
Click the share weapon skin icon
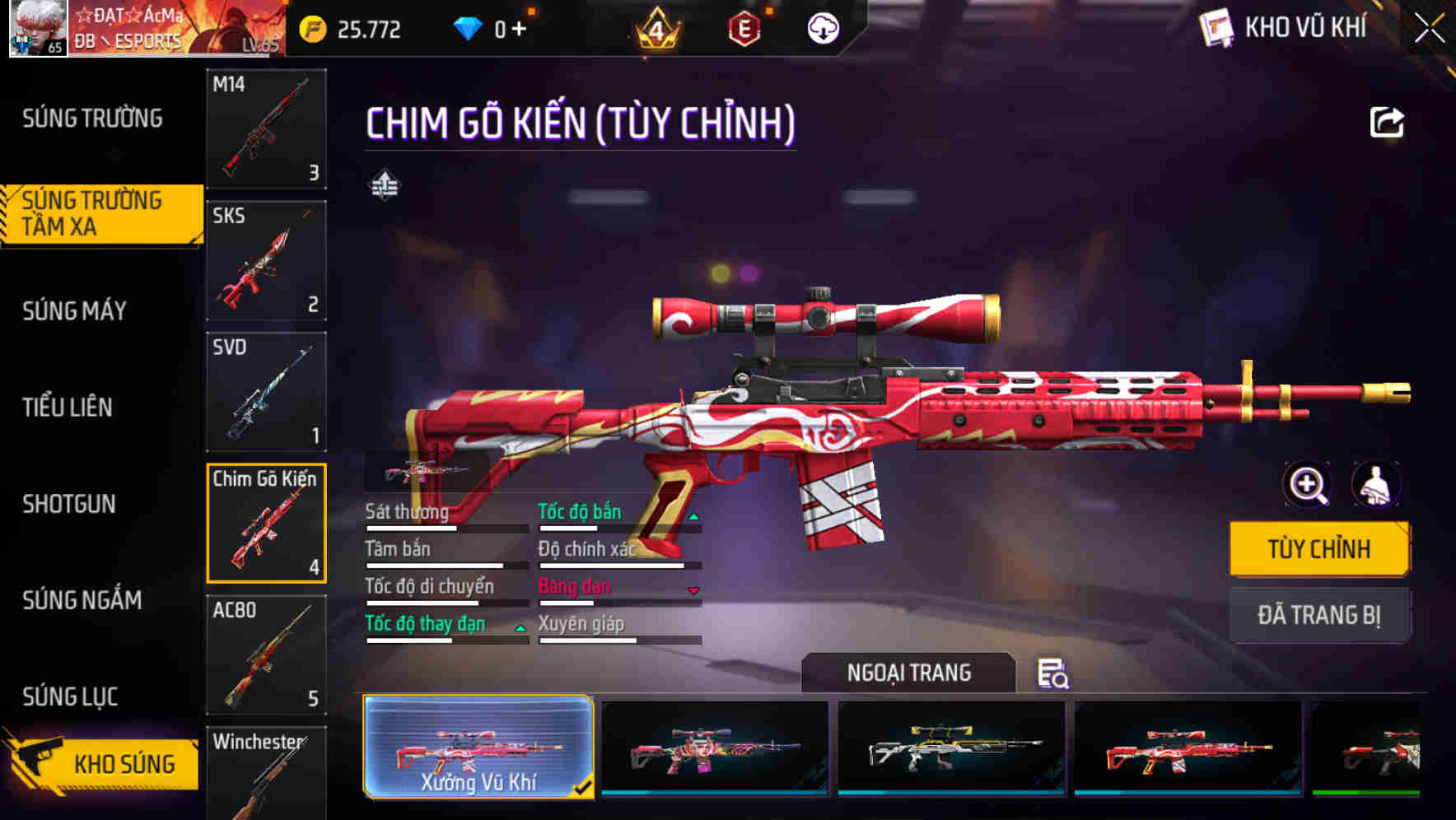1387,122
